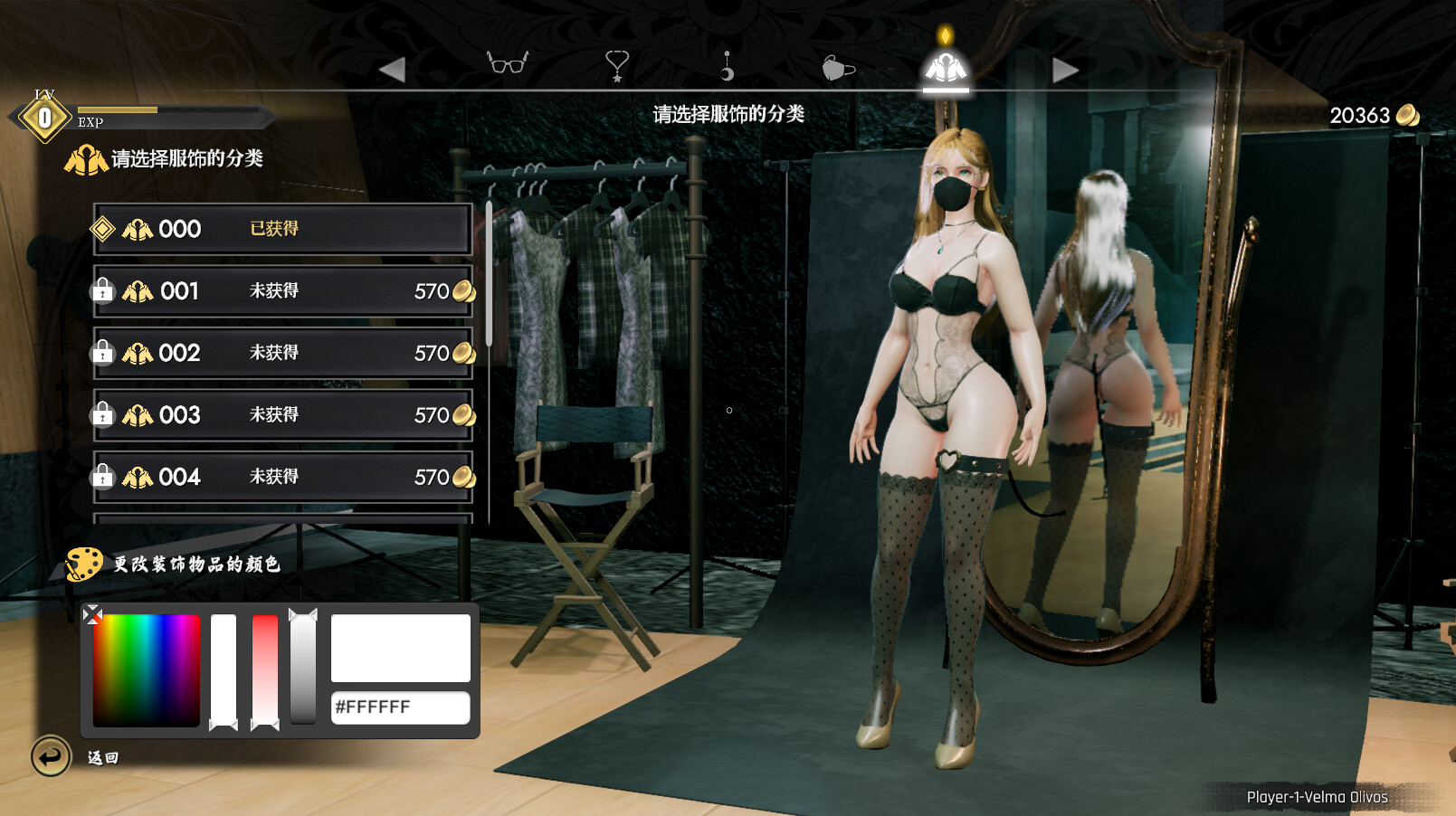Pick a hue in the rainbow color square
The width and height of the screenshot is (1456, 816).
[146, 669]
